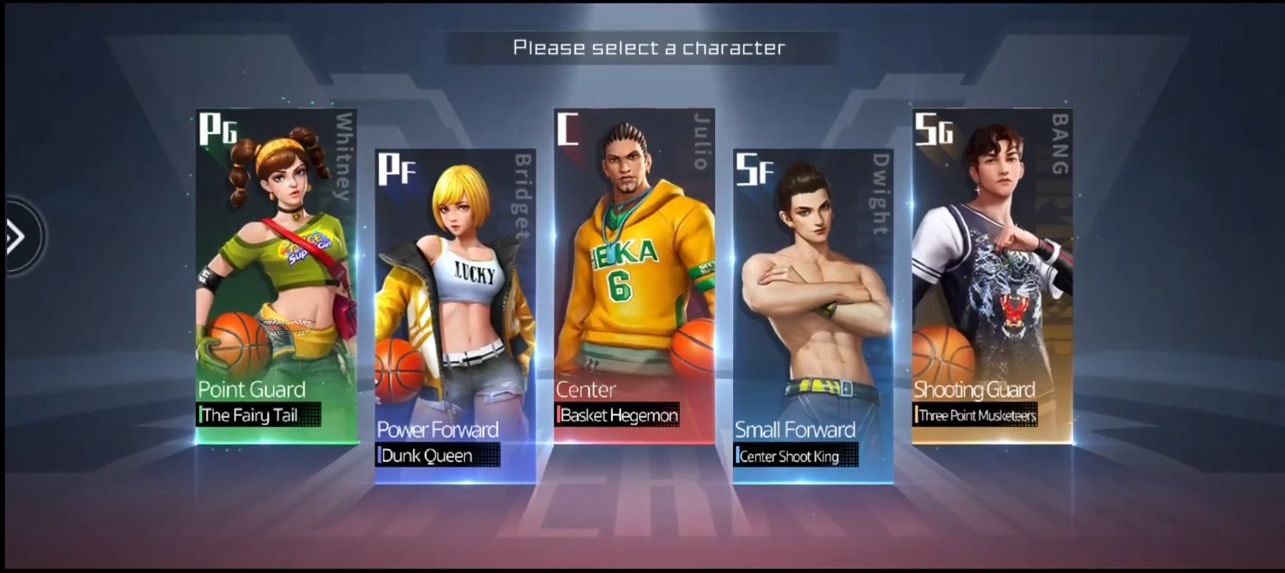Select Dwight the Small Forward card
This screenshot has width=1285, height=573.
point(812,315)
